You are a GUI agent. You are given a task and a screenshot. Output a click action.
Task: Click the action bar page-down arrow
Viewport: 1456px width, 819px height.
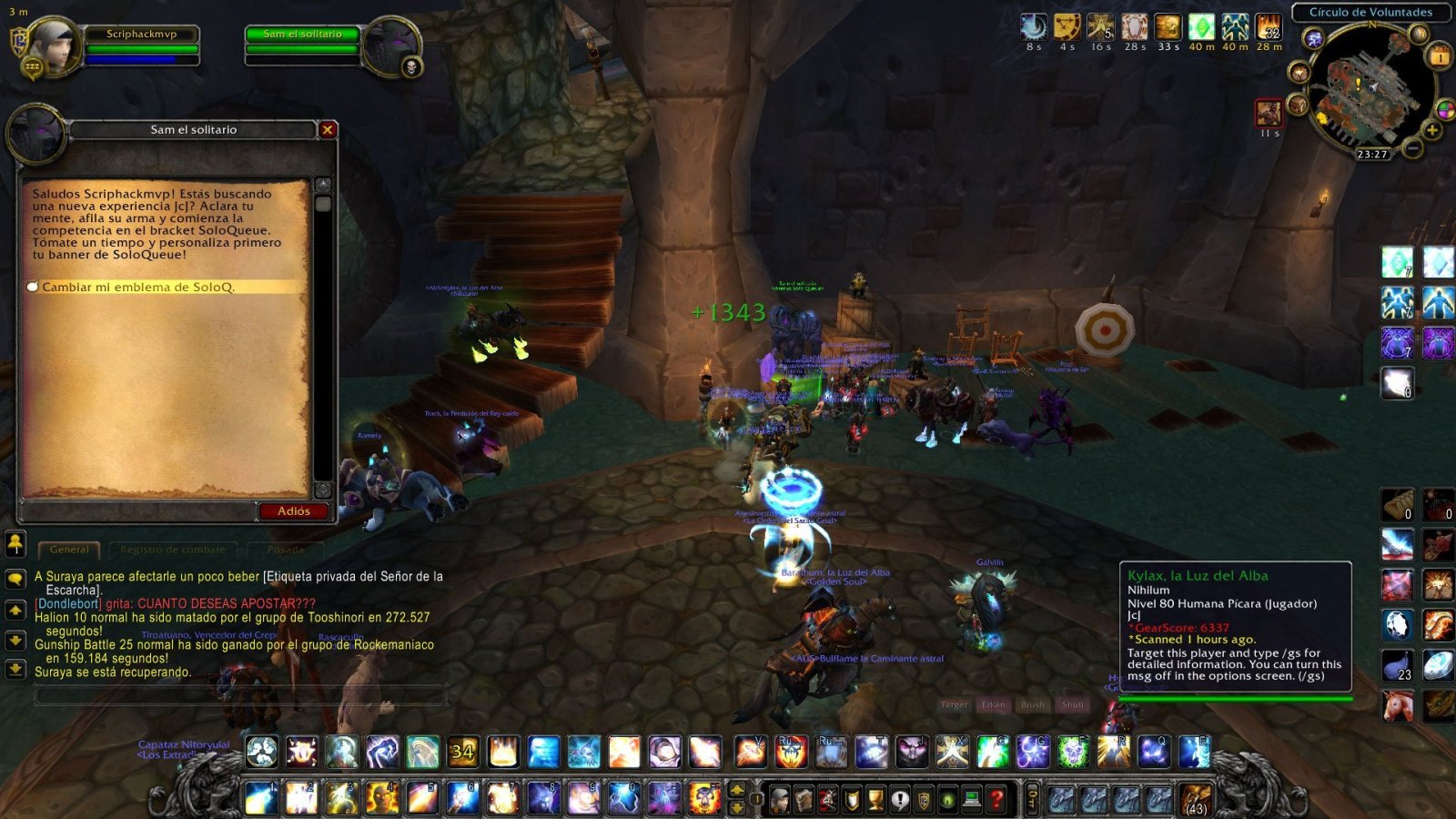(x=735, y=809)
